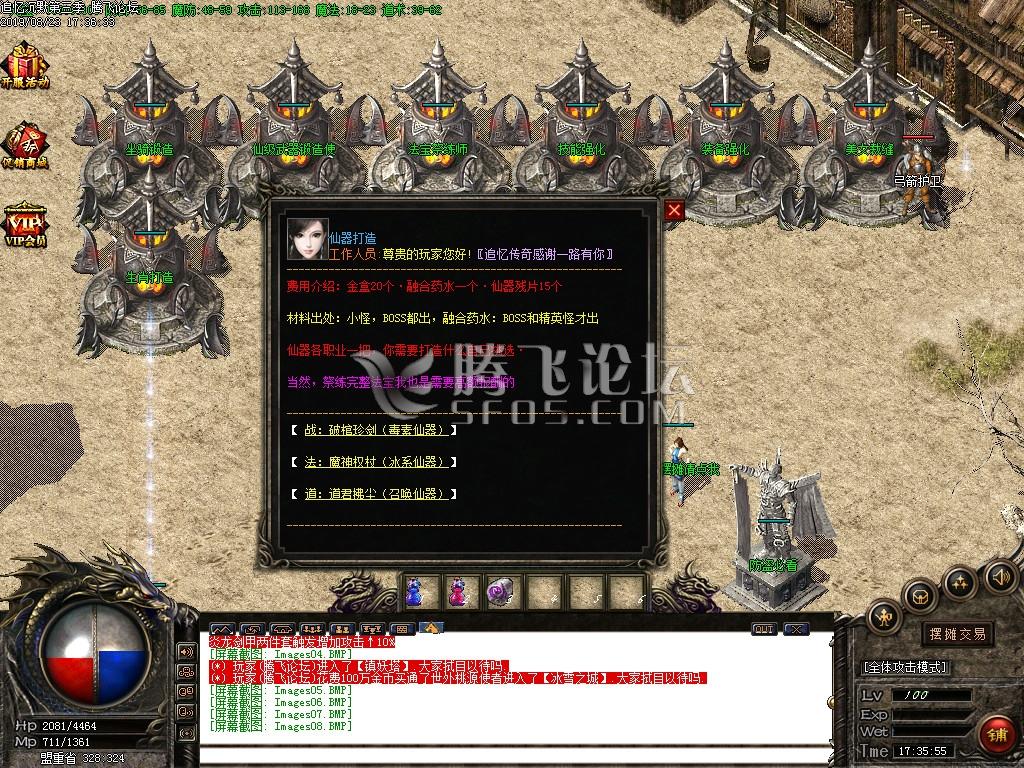Switch the 全体攻击模式 attack mode label
This screenshot has width=1024, height=768.
pyautogui.click(x=904, y=667)
